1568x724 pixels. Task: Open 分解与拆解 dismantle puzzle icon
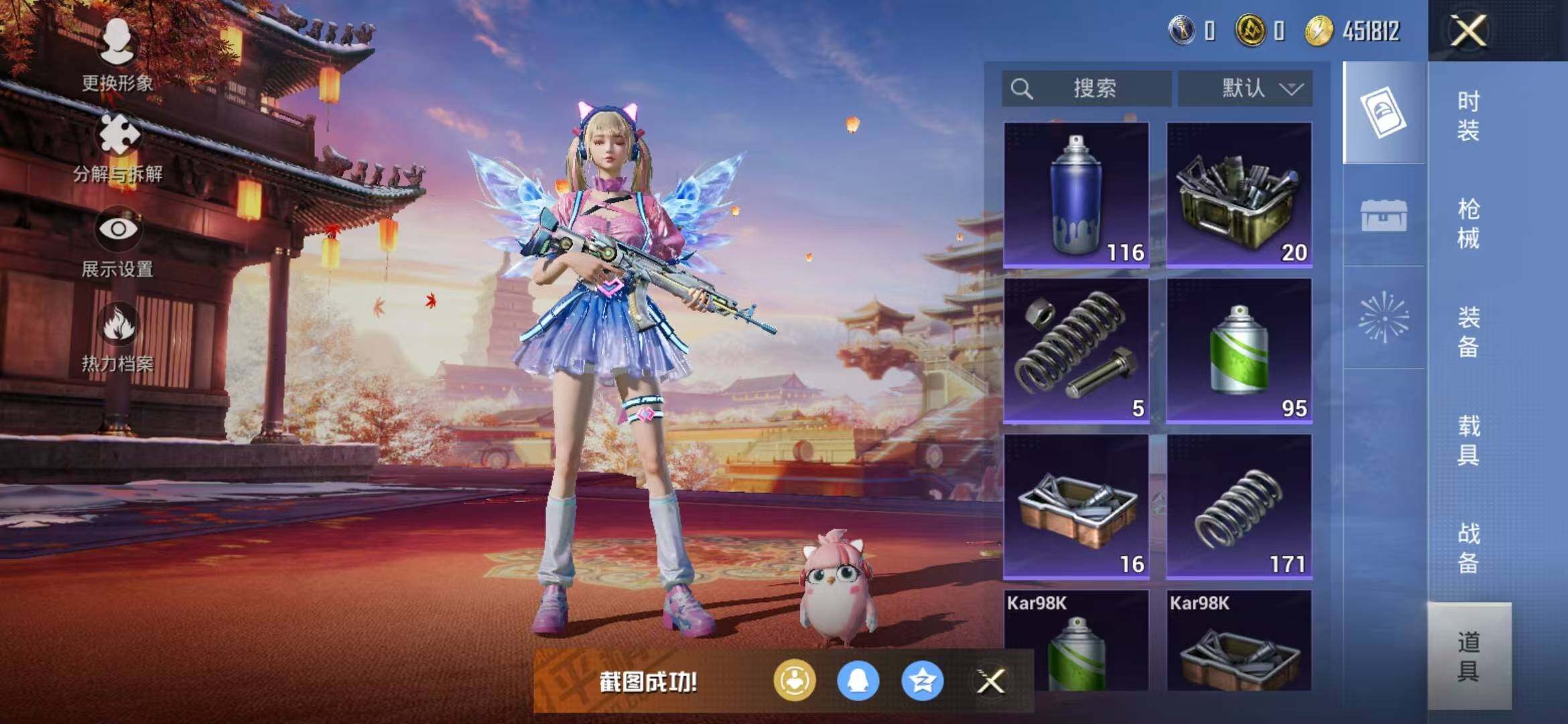coord(119,147)
